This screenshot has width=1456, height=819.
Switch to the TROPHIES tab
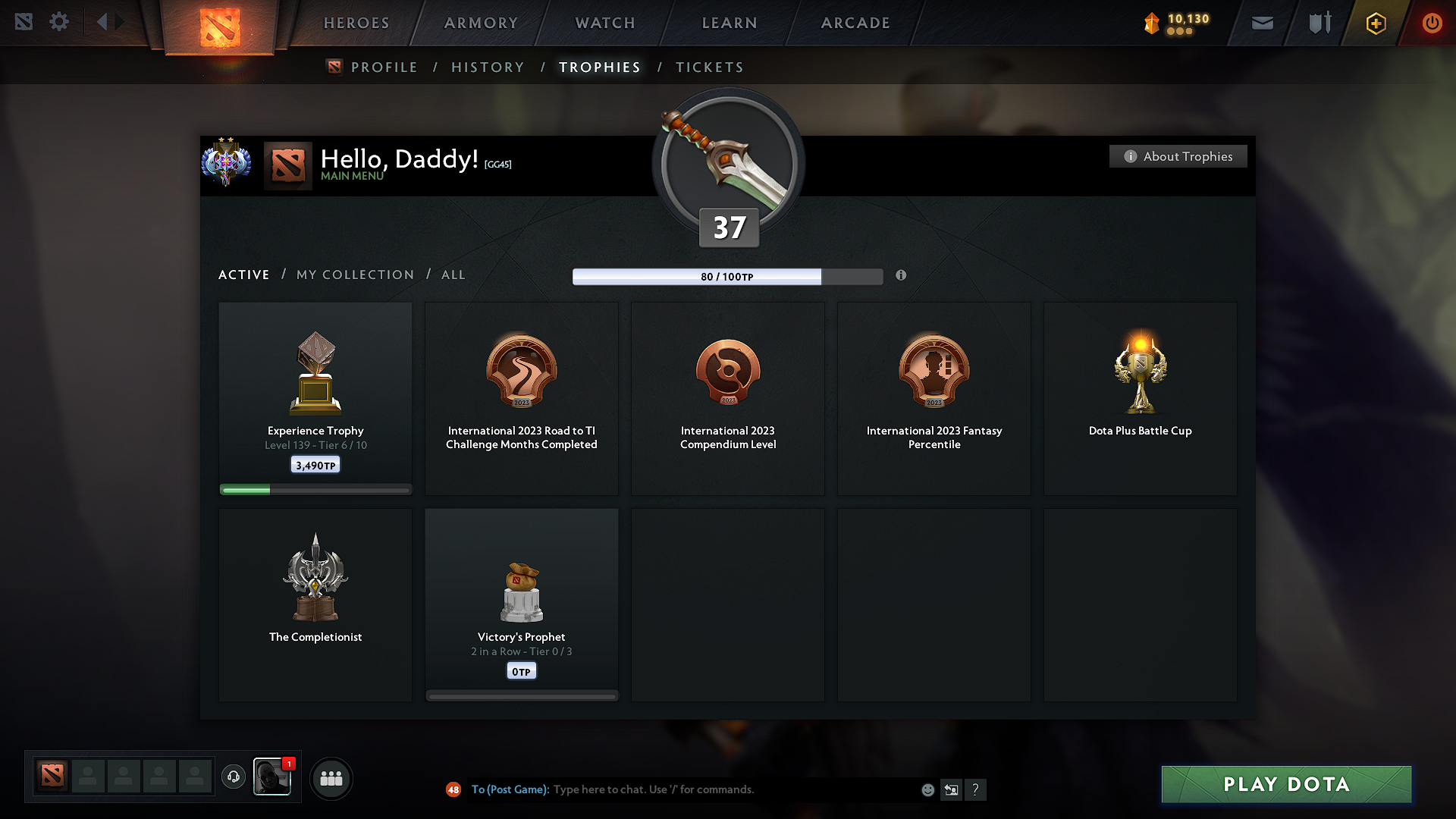[x=599, y=67]
